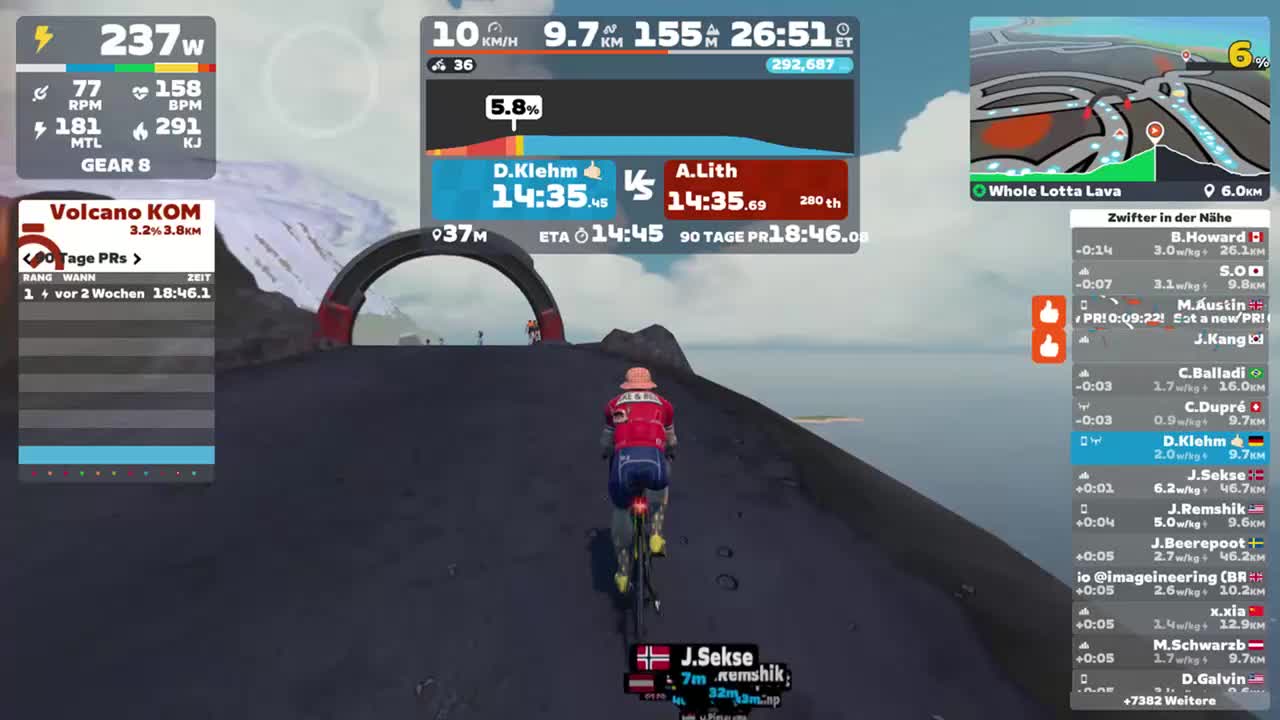Click the elevation profile gradient chart

[x=640, y=120]
